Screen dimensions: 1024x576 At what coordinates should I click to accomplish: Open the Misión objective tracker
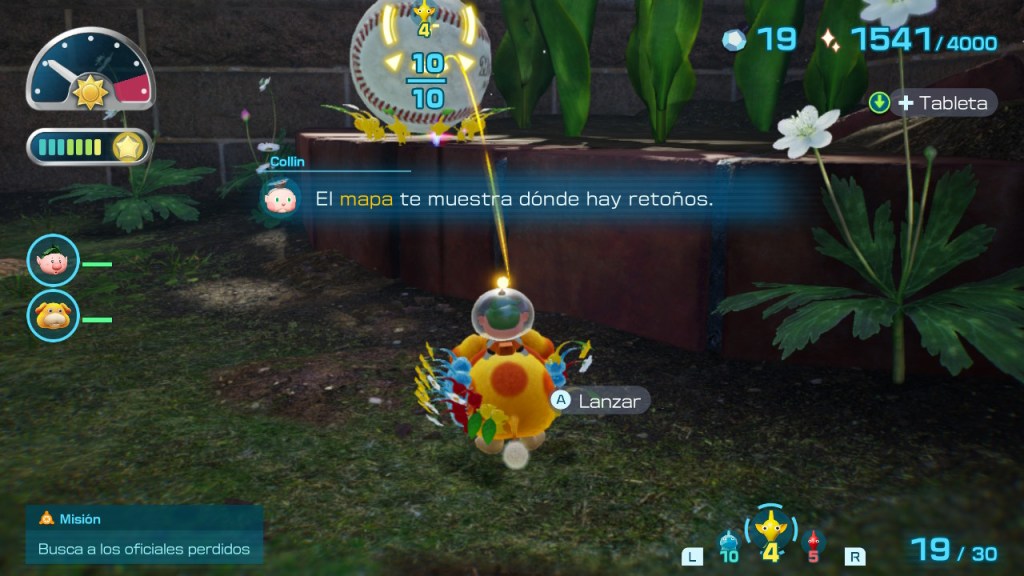(x=144, y=534)
